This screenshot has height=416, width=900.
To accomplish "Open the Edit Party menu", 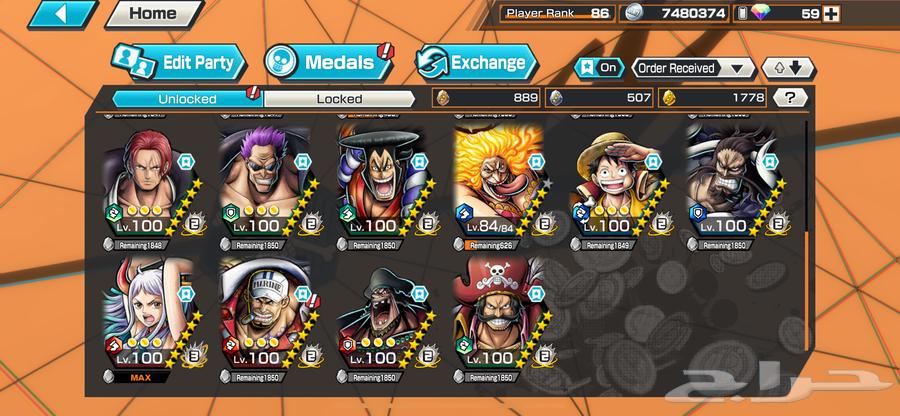I will tap(178, 63).
